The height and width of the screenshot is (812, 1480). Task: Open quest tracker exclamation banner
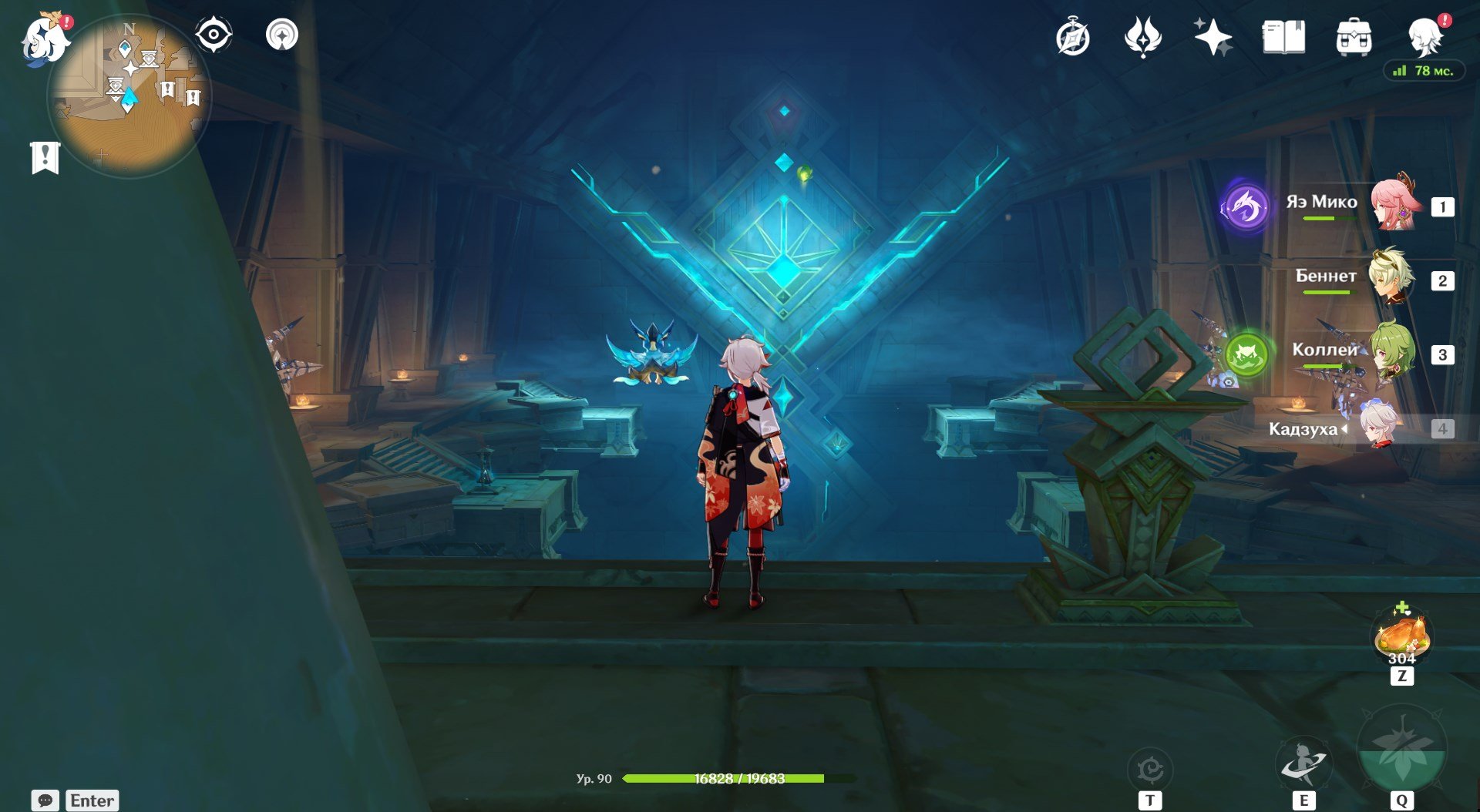[x=45, y=157]
